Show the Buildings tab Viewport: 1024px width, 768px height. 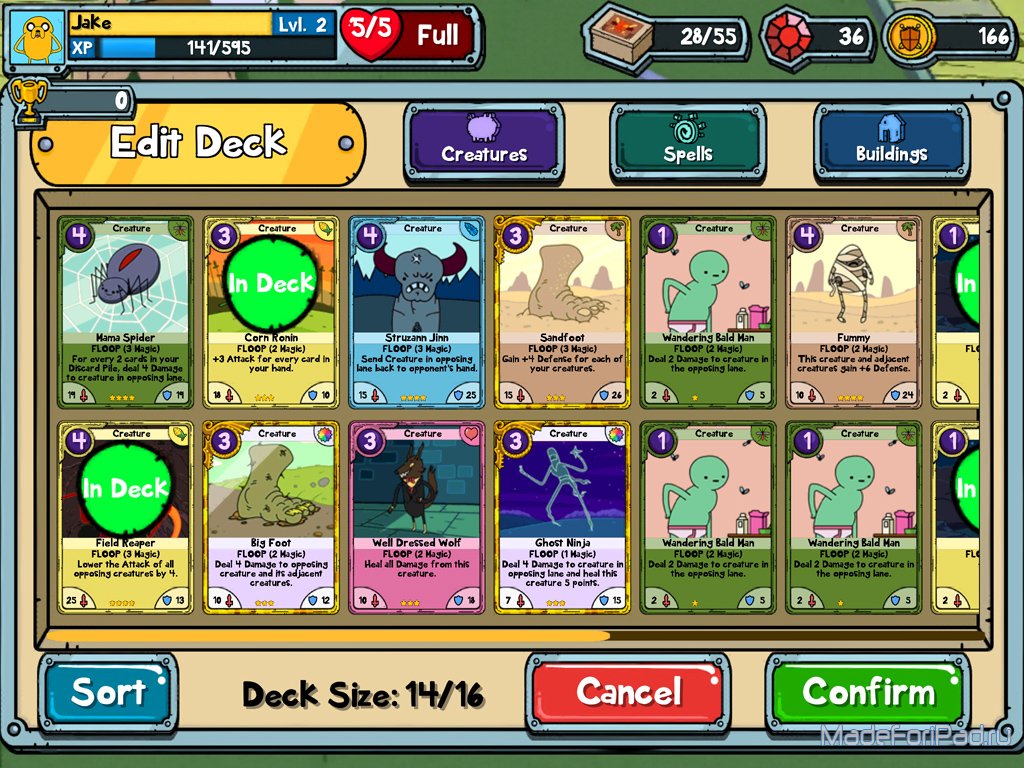[891, 142]
